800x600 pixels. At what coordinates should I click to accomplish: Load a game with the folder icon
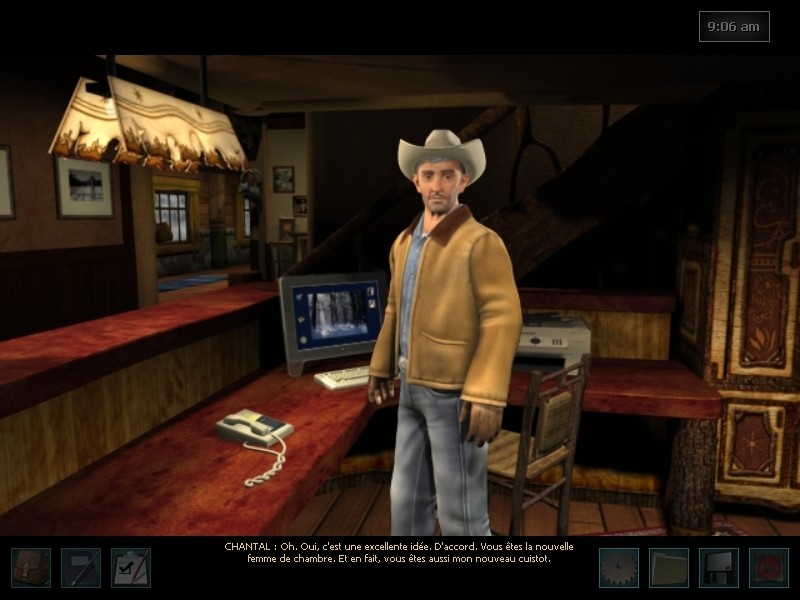668,567
